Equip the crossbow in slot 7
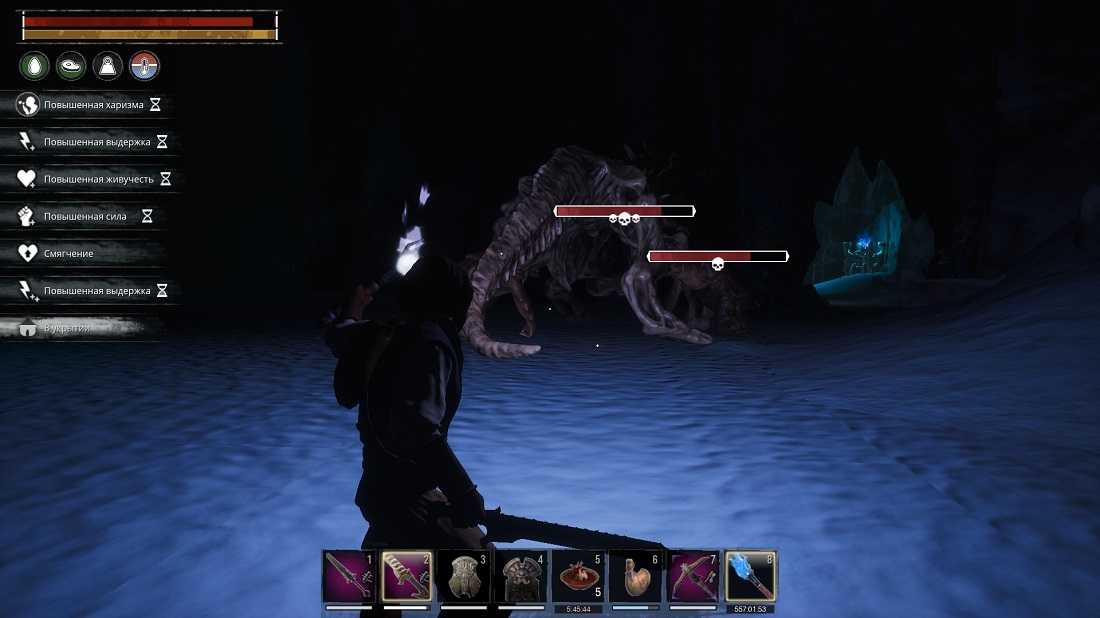The image size is (1100, 618). click(694, 576)
